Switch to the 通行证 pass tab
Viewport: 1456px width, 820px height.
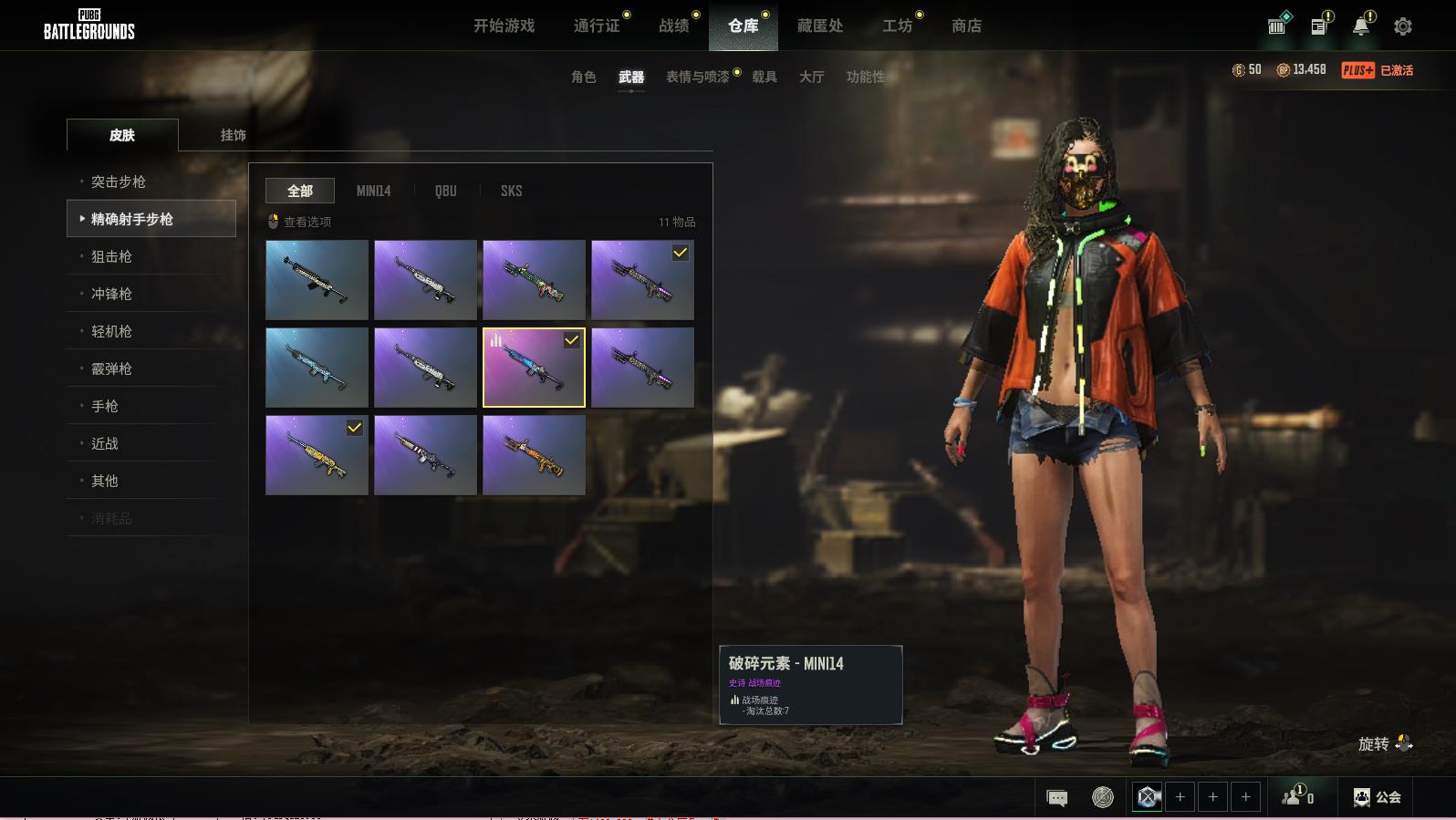click(x=597, y=26)
